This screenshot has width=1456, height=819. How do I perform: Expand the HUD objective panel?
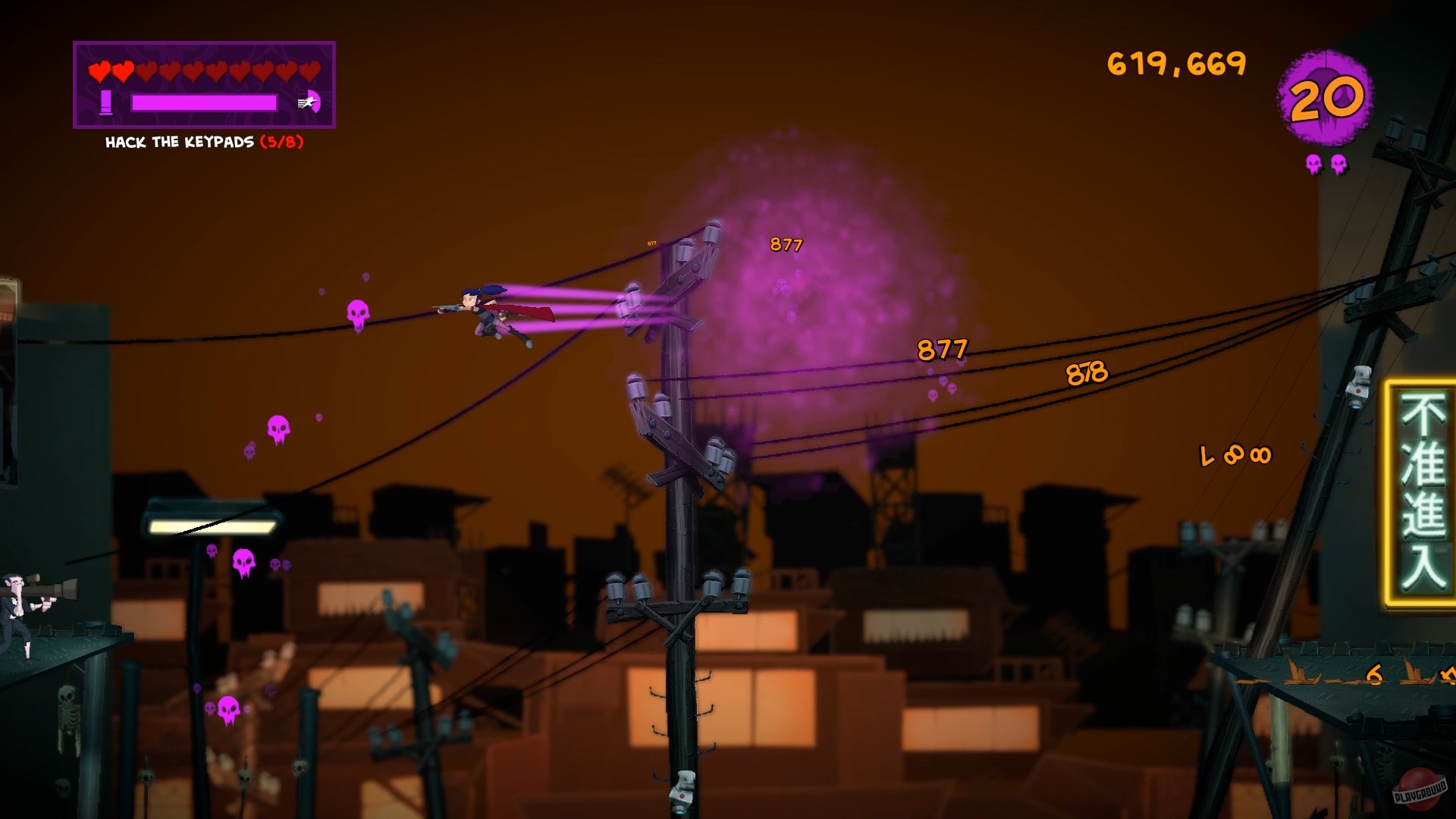203,85
